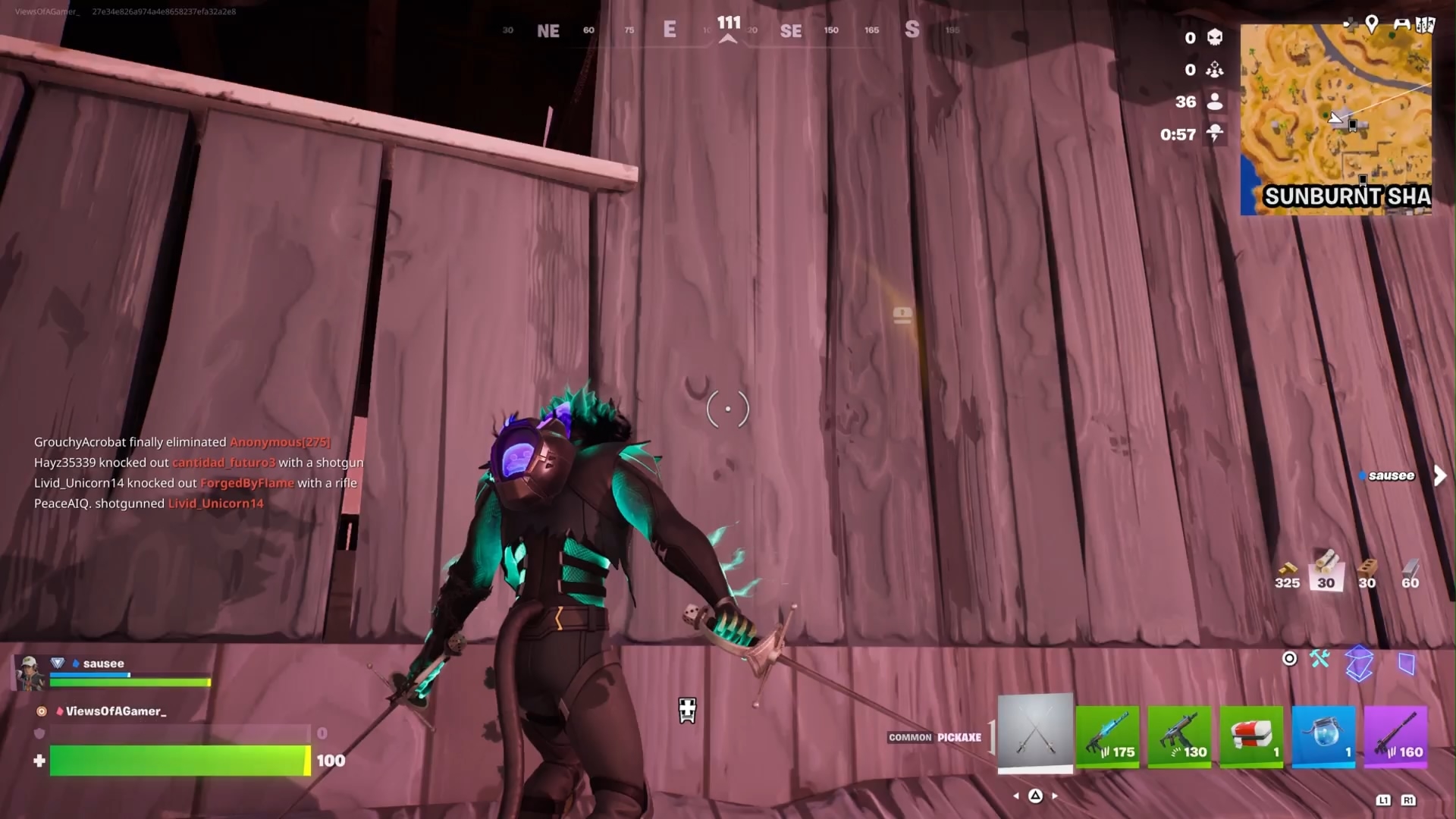The width and height of the screenshot is (1456, 819).
Task: Select the shield fish jar slot
Action: (1323, 737)
